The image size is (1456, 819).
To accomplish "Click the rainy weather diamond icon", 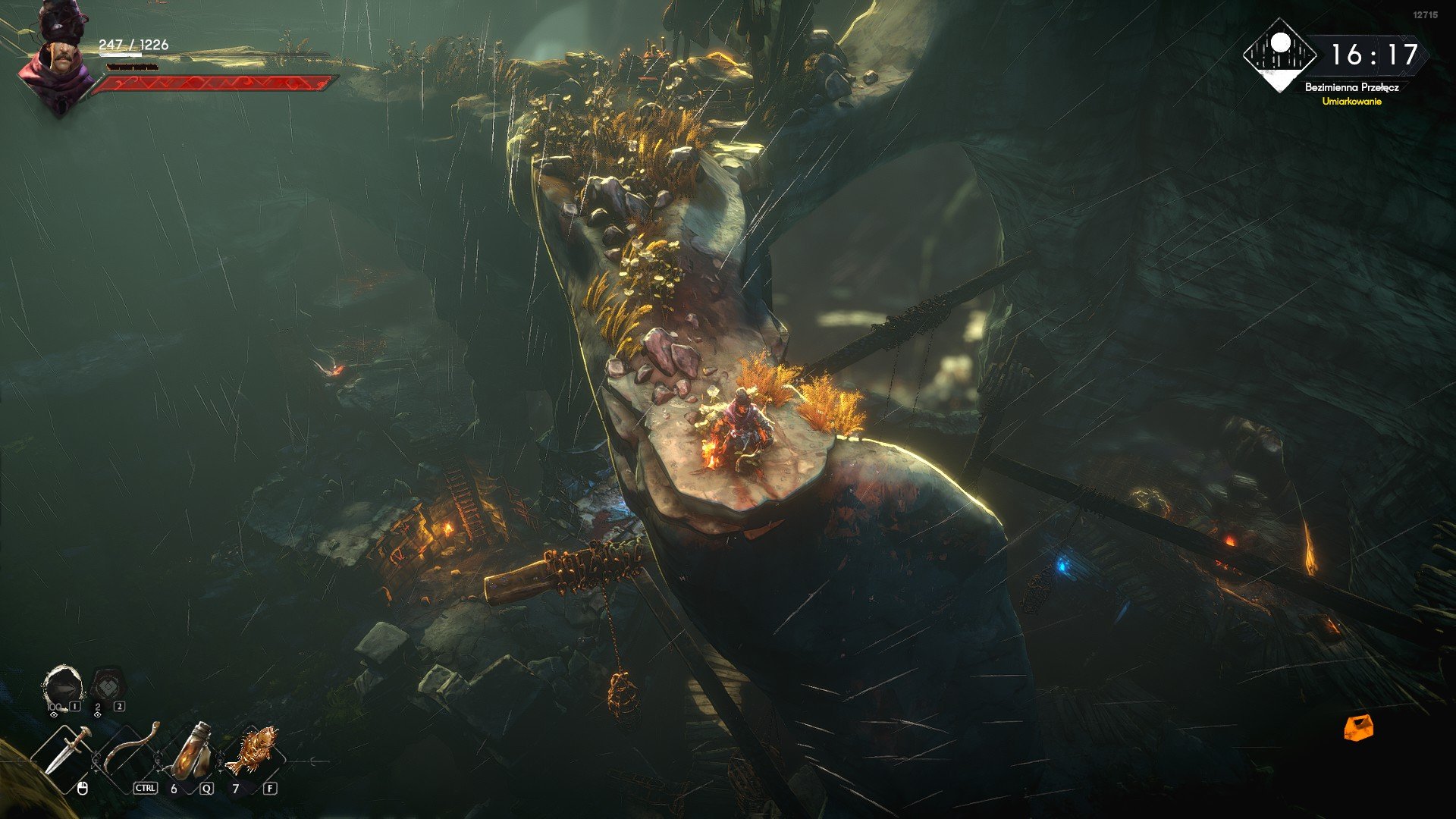I will point(1281,55).
